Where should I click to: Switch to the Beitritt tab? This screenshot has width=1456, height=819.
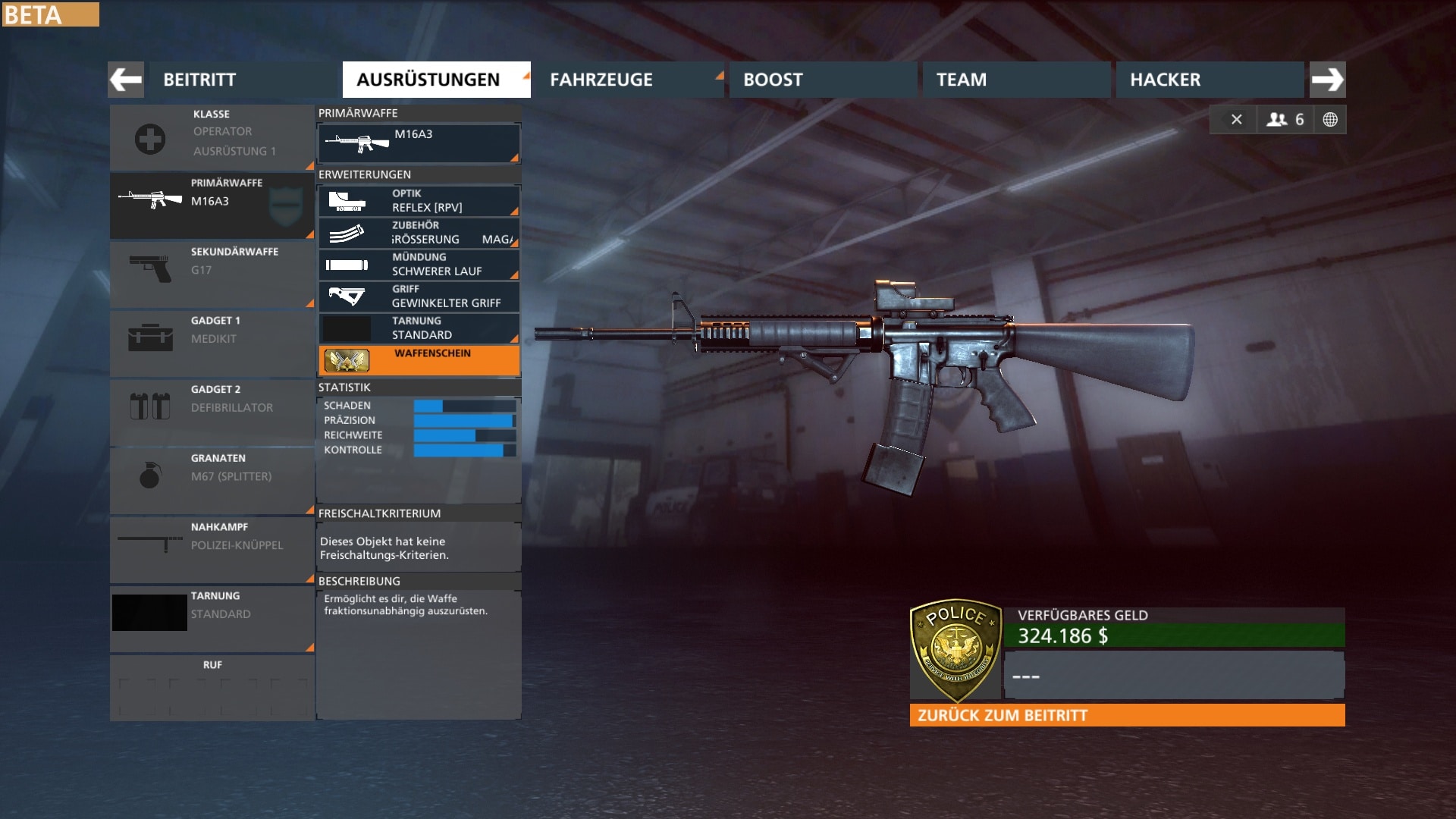pos(243,80)
